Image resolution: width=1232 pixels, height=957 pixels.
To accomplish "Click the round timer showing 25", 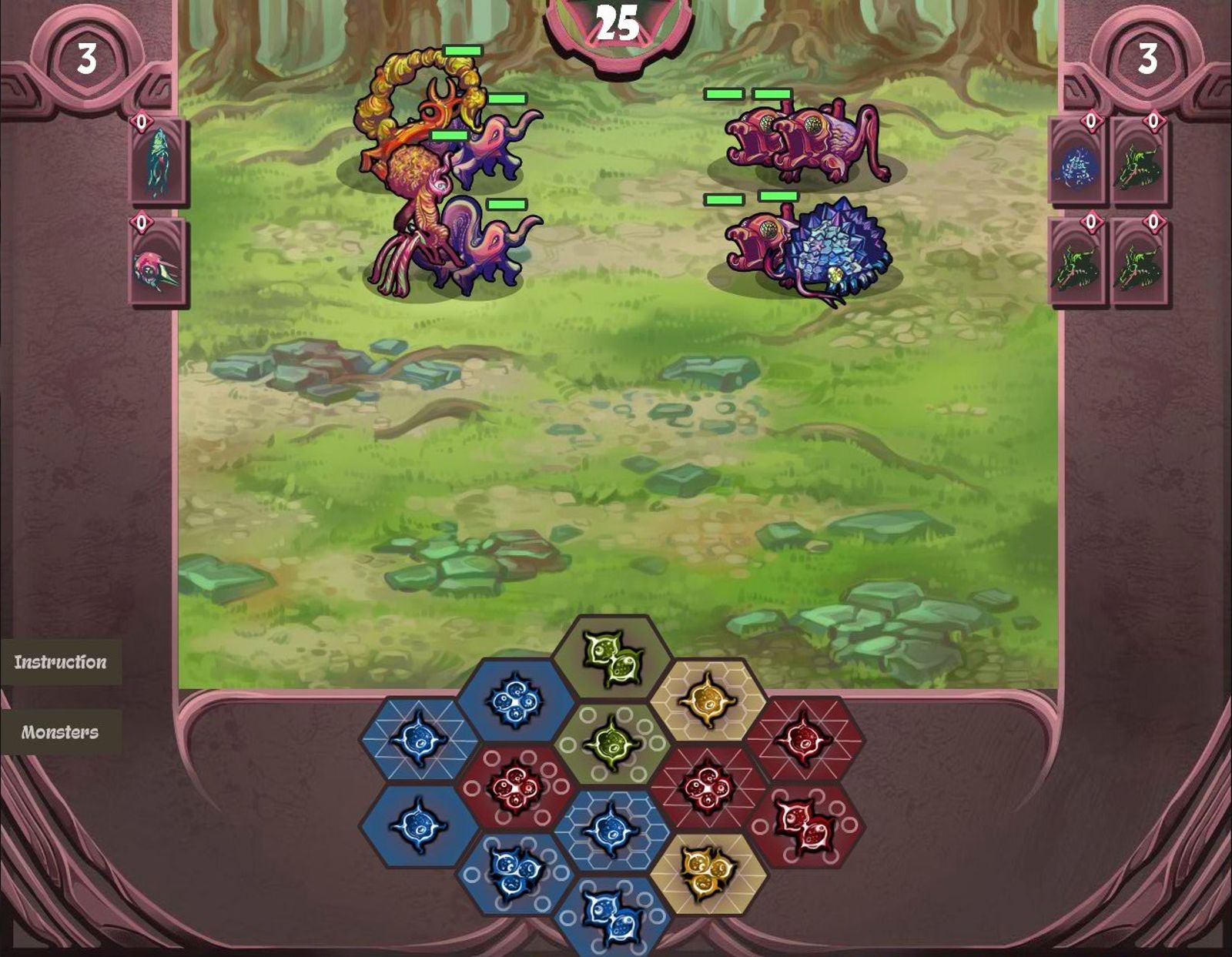I will click(616, 23).
